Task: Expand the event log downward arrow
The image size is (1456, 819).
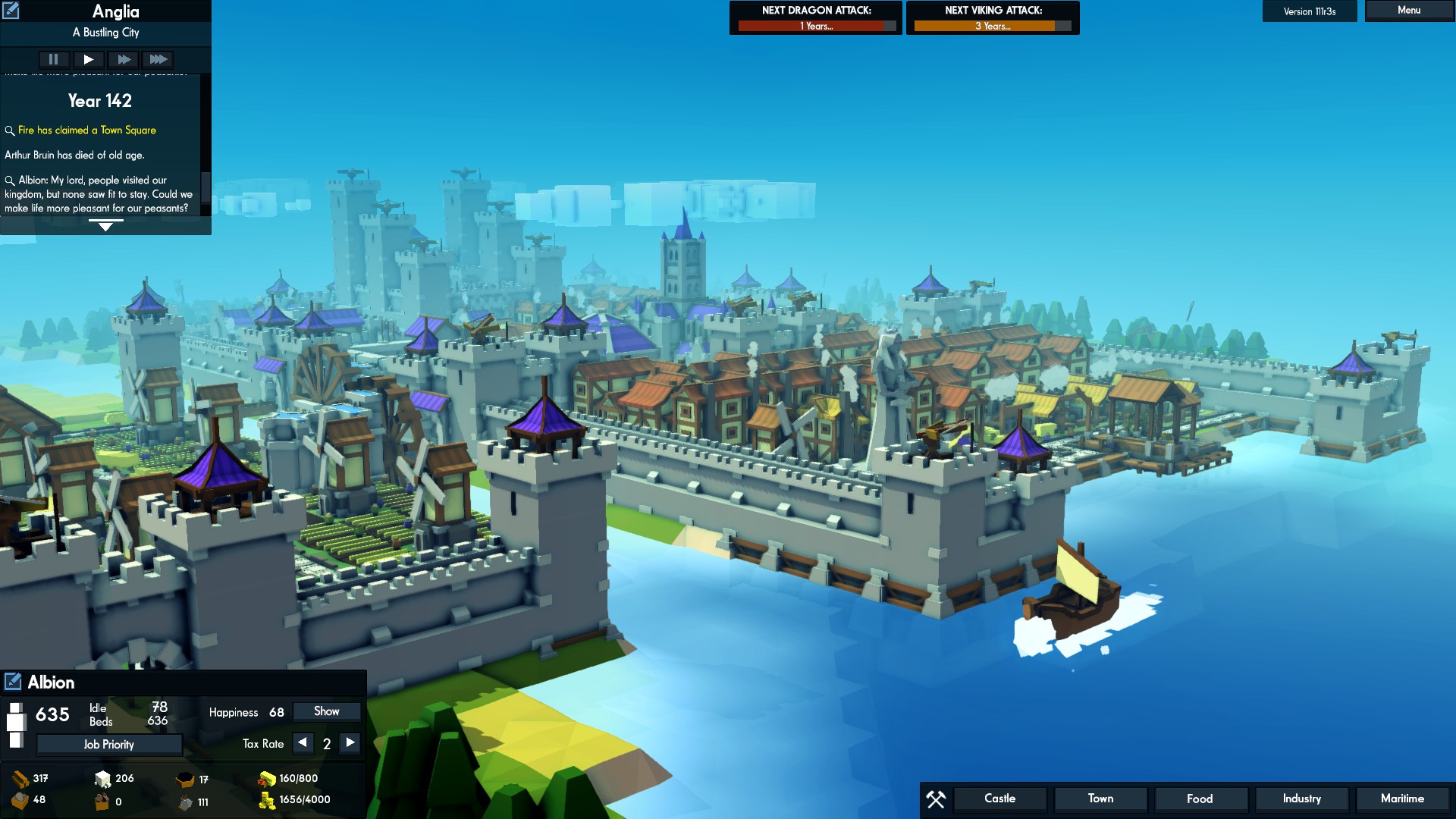Action: [105, 226]
